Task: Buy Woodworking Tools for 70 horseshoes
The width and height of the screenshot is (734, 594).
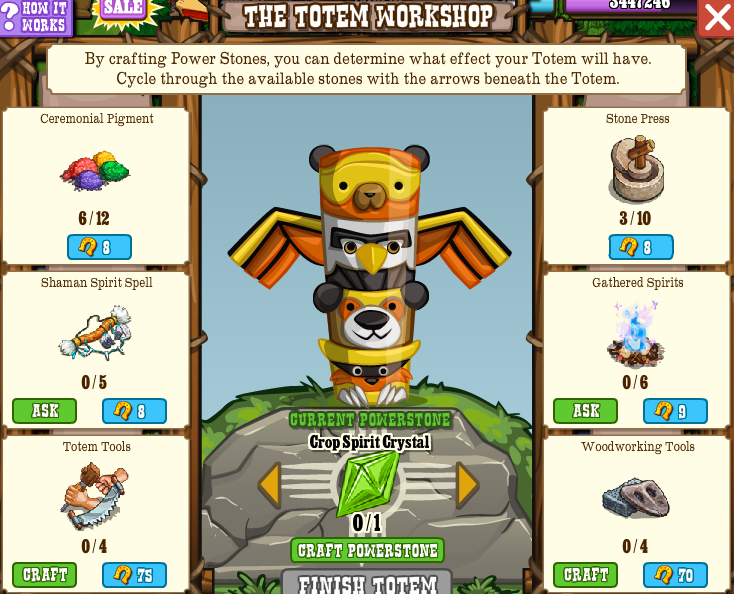Action: [675, 575]
